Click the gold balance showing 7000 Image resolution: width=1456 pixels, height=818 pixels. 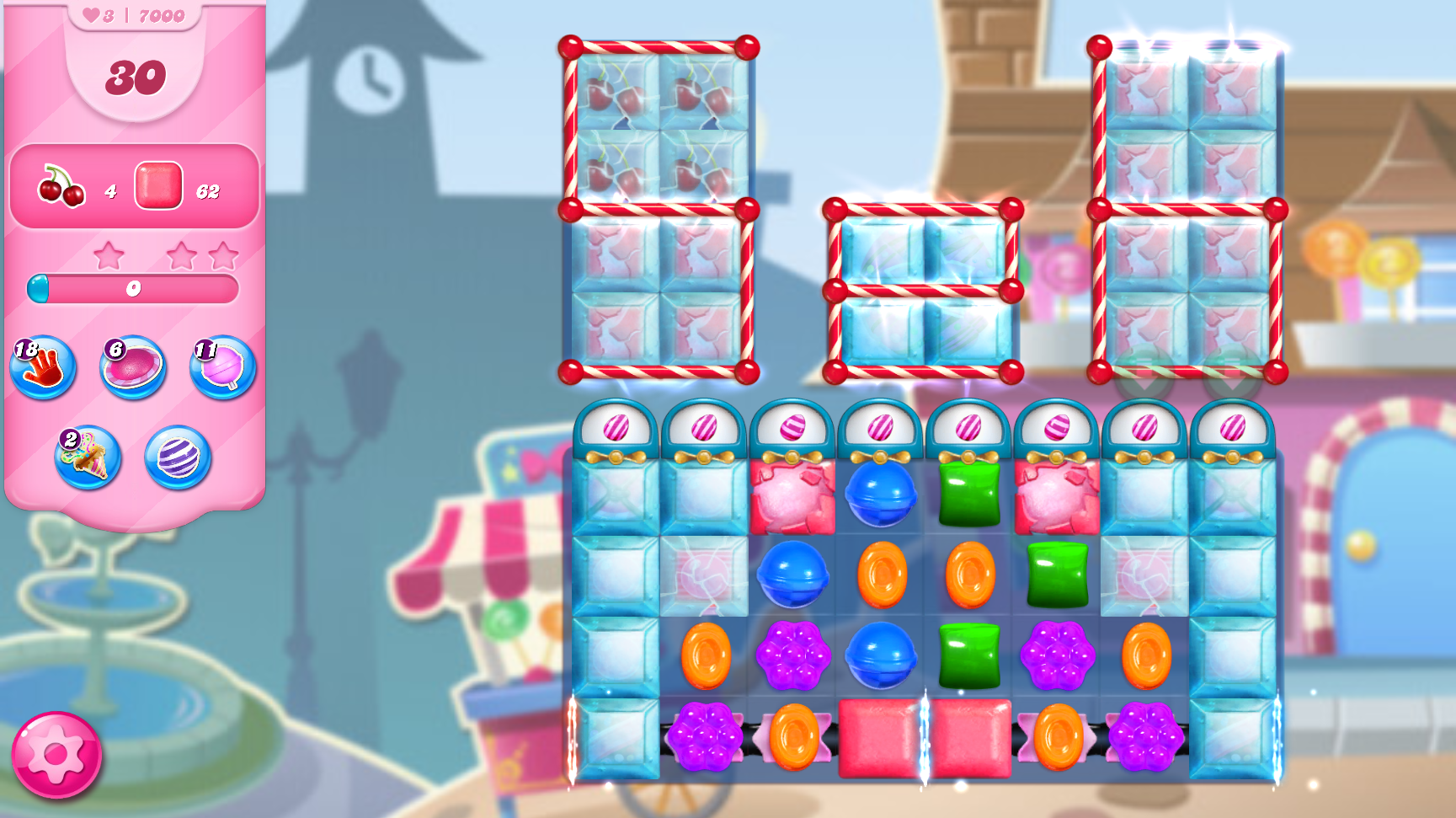pos(163,14)
